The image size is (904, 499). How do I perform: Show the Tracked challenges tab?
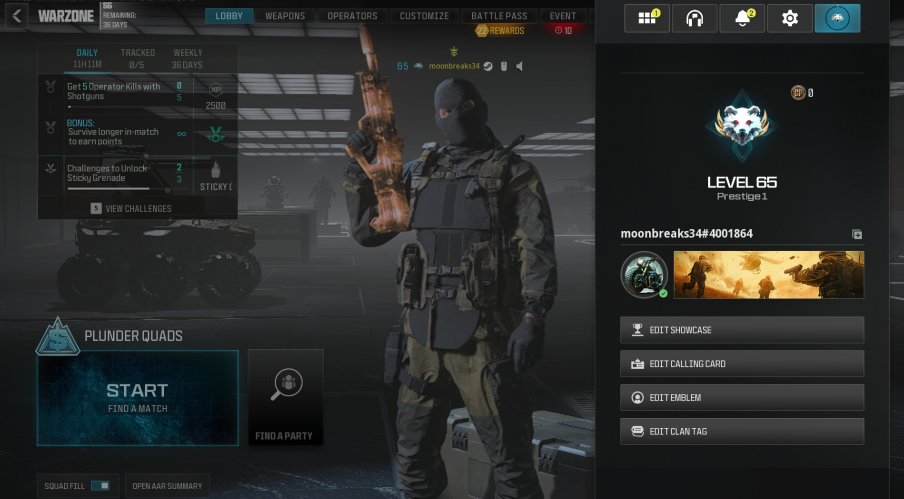pyautogui.click(x=138, y=58)
